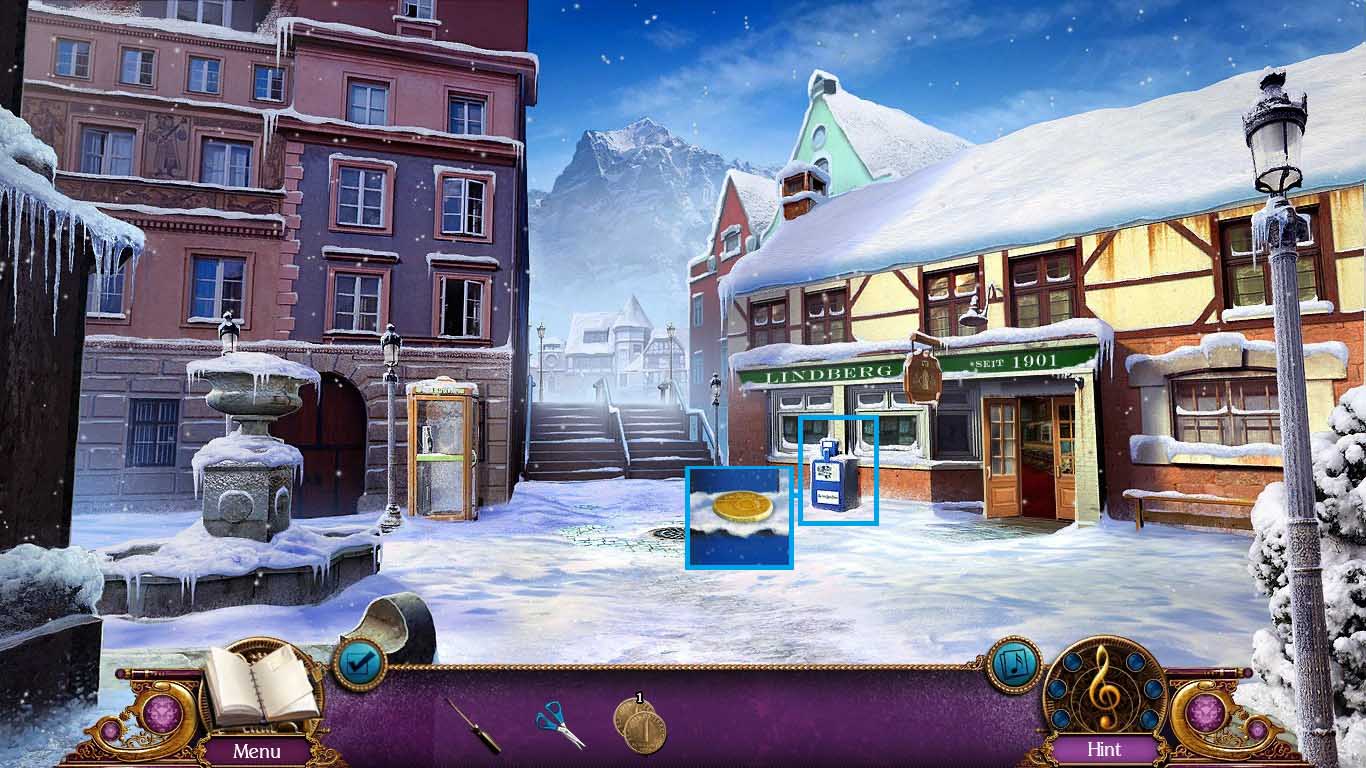
Task: Select the gold coins inventory item
Action: tap(638, 725)
